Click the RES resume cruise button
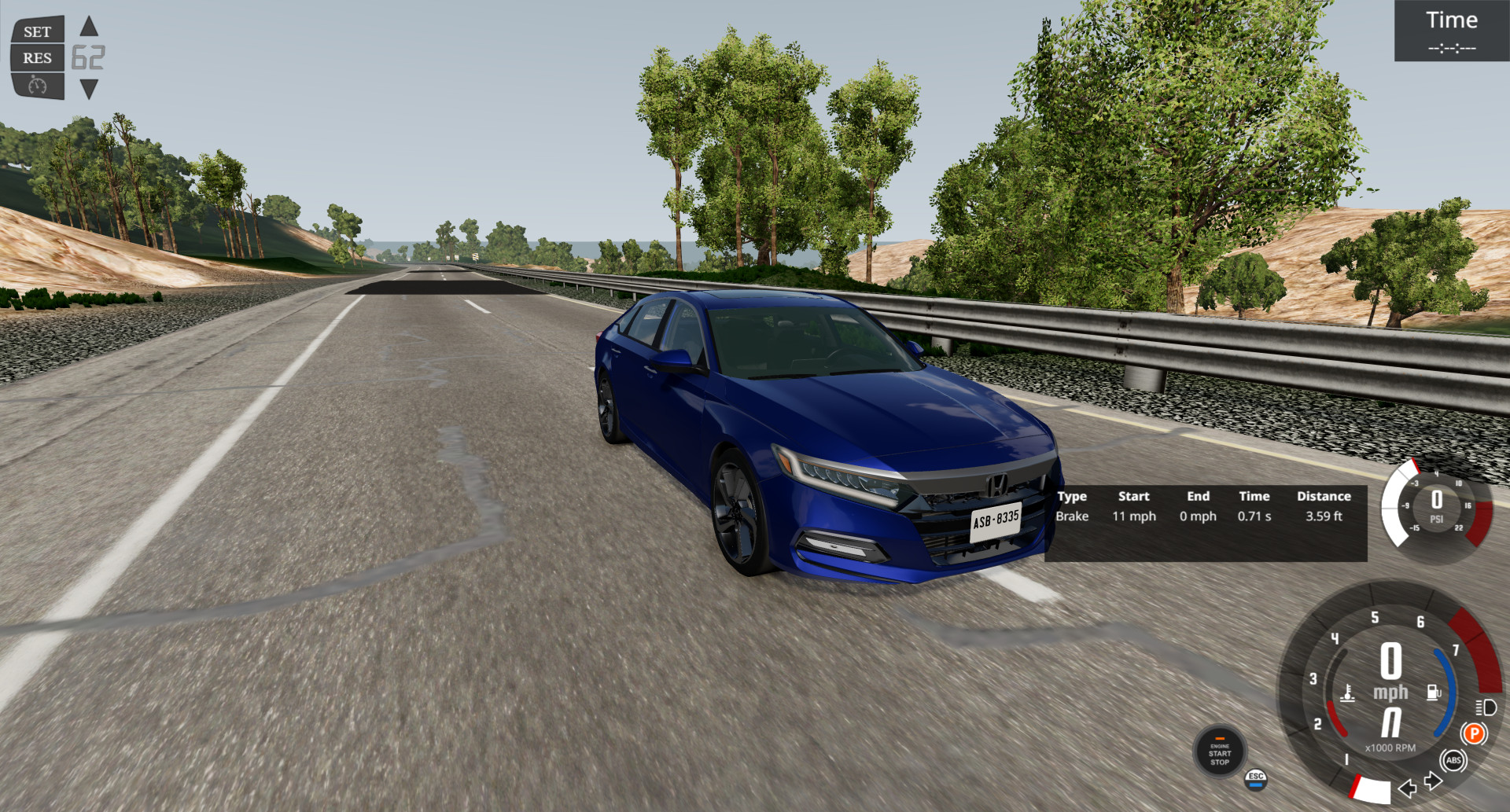This screenshot has width=1510, height=812. [x=37, y=57]
